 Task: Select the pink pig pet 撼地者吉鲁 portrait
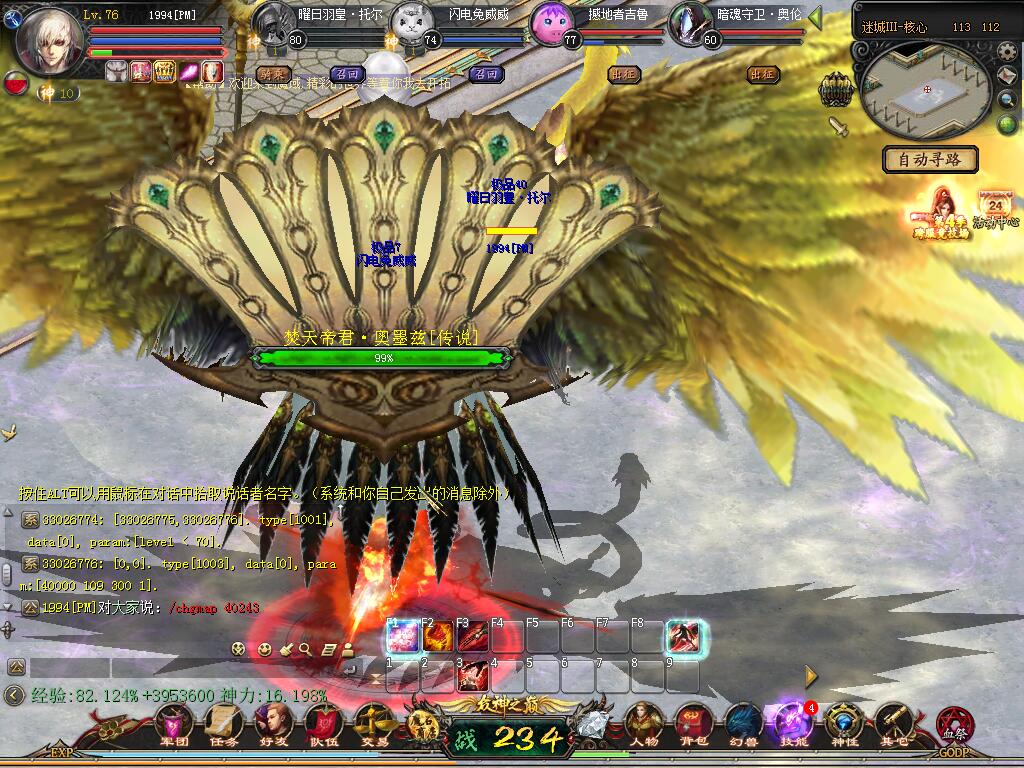point(550,22)
